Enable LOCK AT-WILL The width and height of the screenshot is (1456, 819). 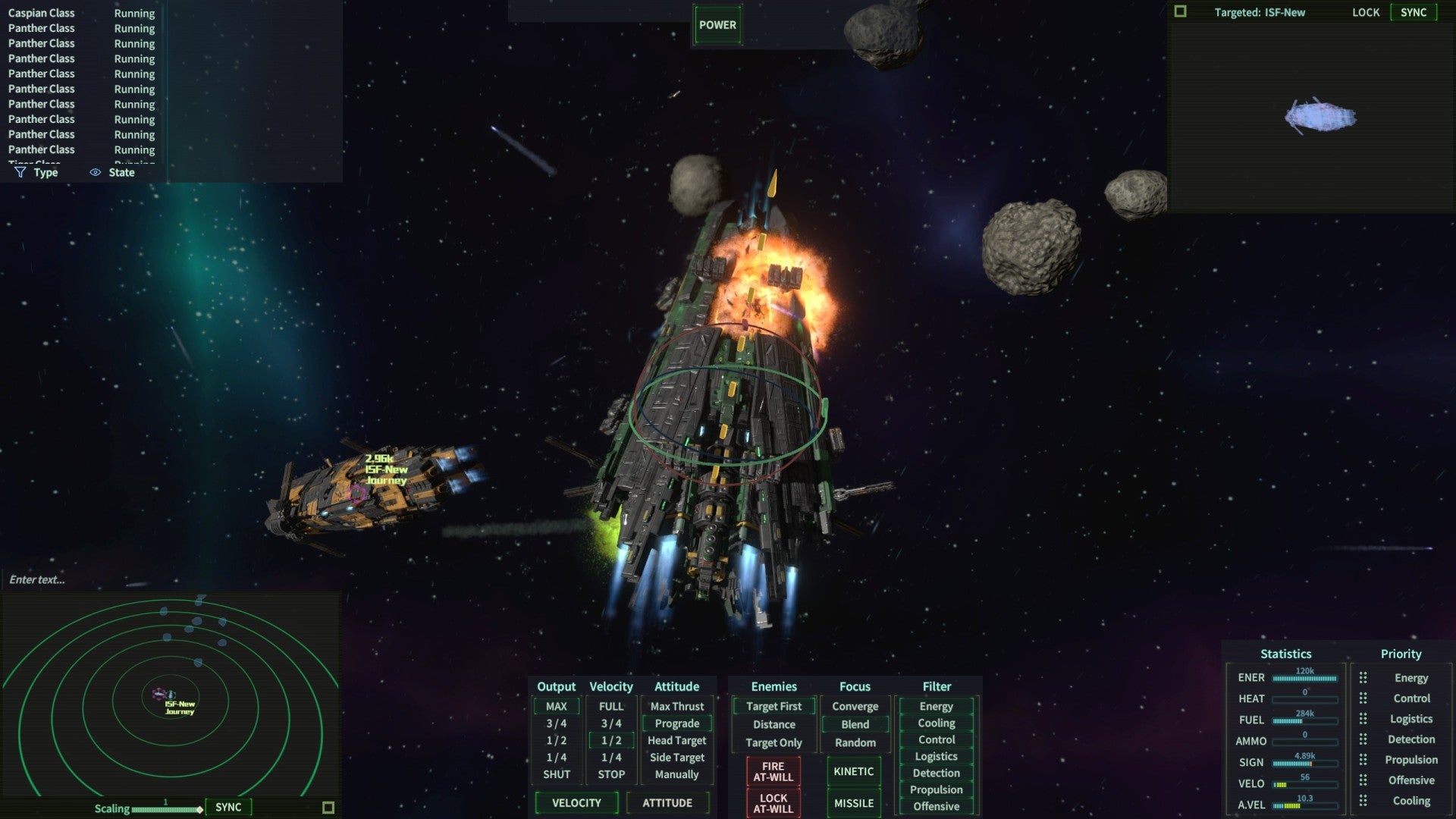(x=773, y=803)
